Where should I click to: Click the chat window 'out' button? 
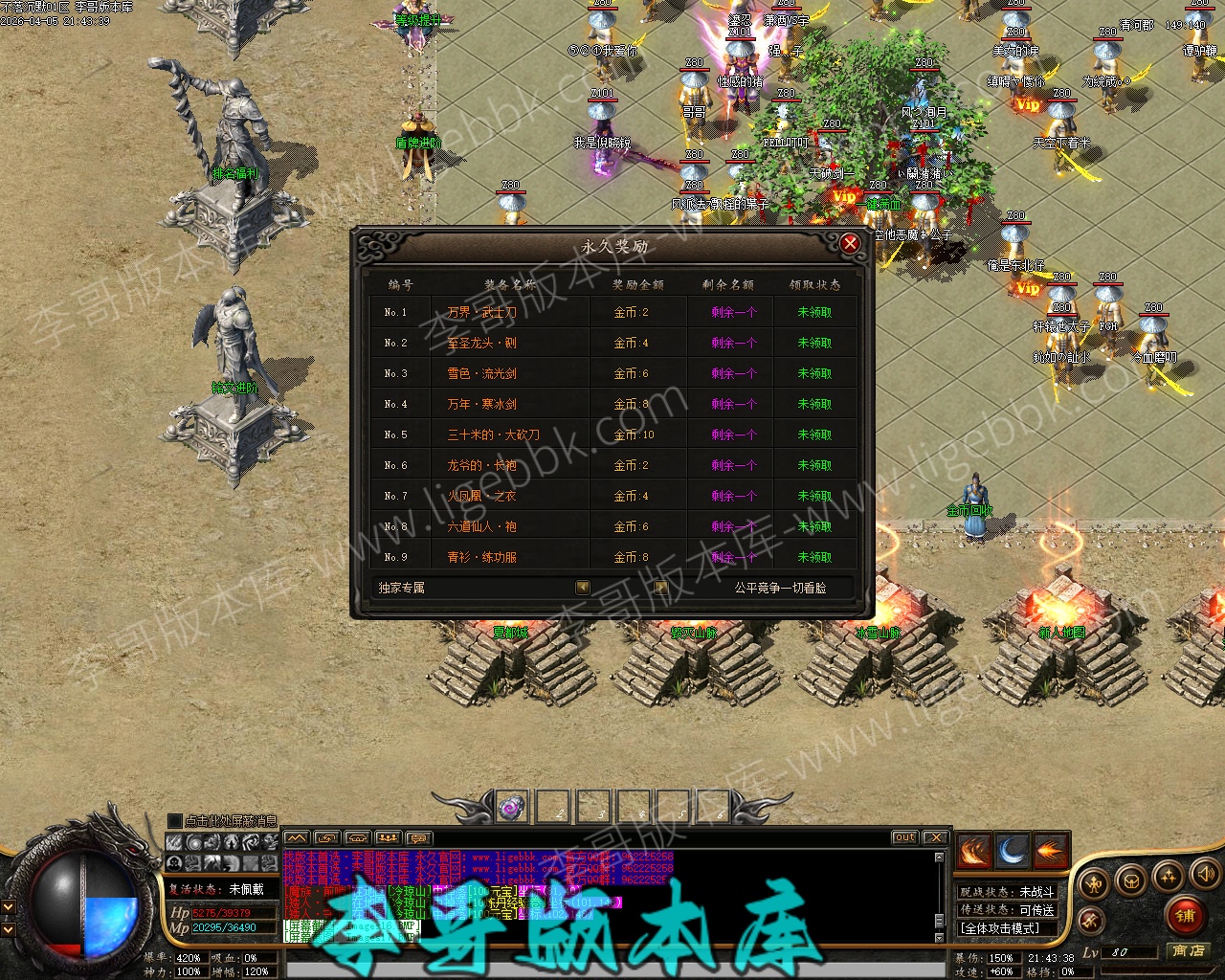[904, 837]
